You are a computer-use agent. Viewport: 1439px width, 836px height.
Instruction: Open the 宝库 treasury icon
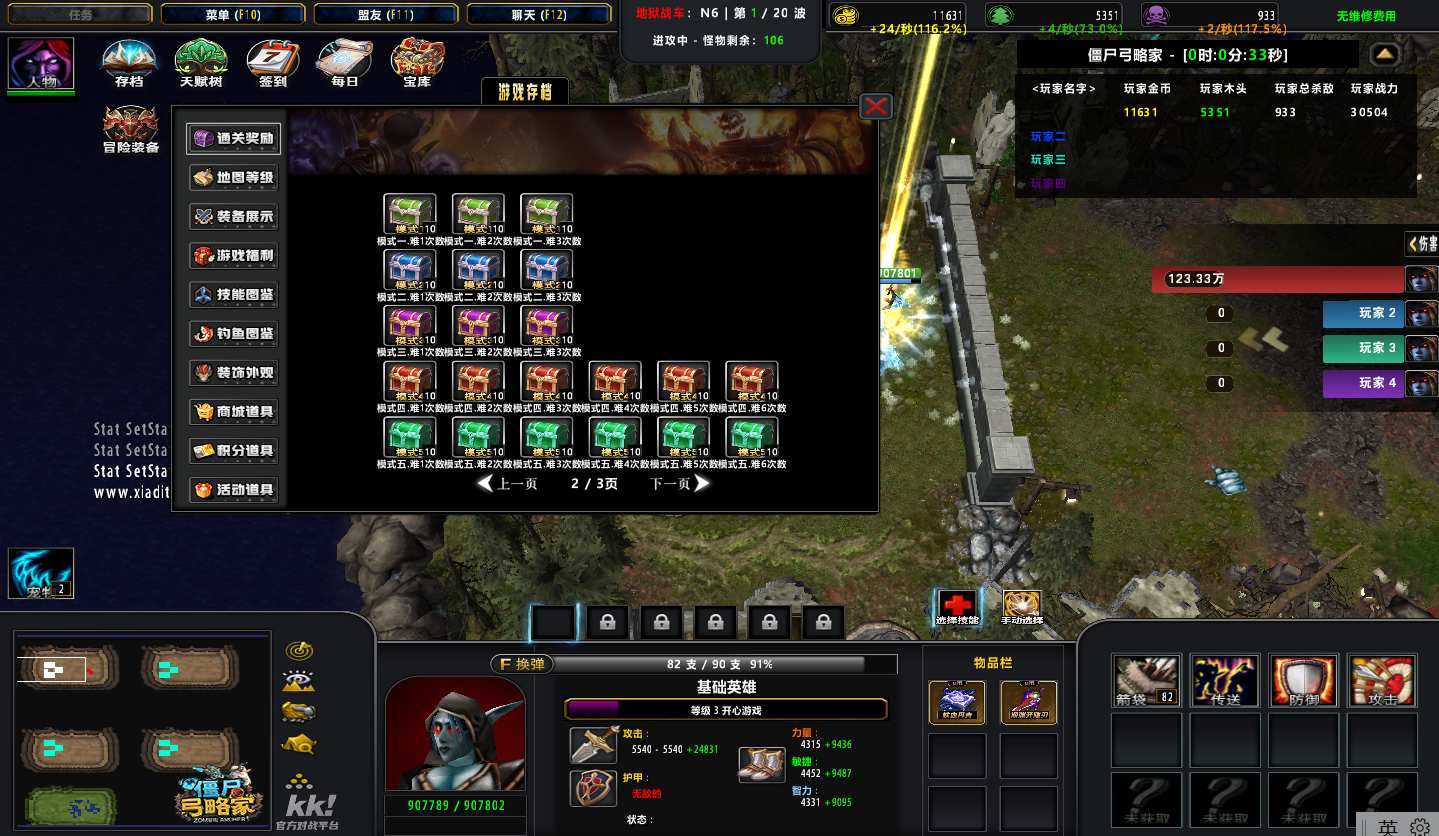click(x=417, y=62)
